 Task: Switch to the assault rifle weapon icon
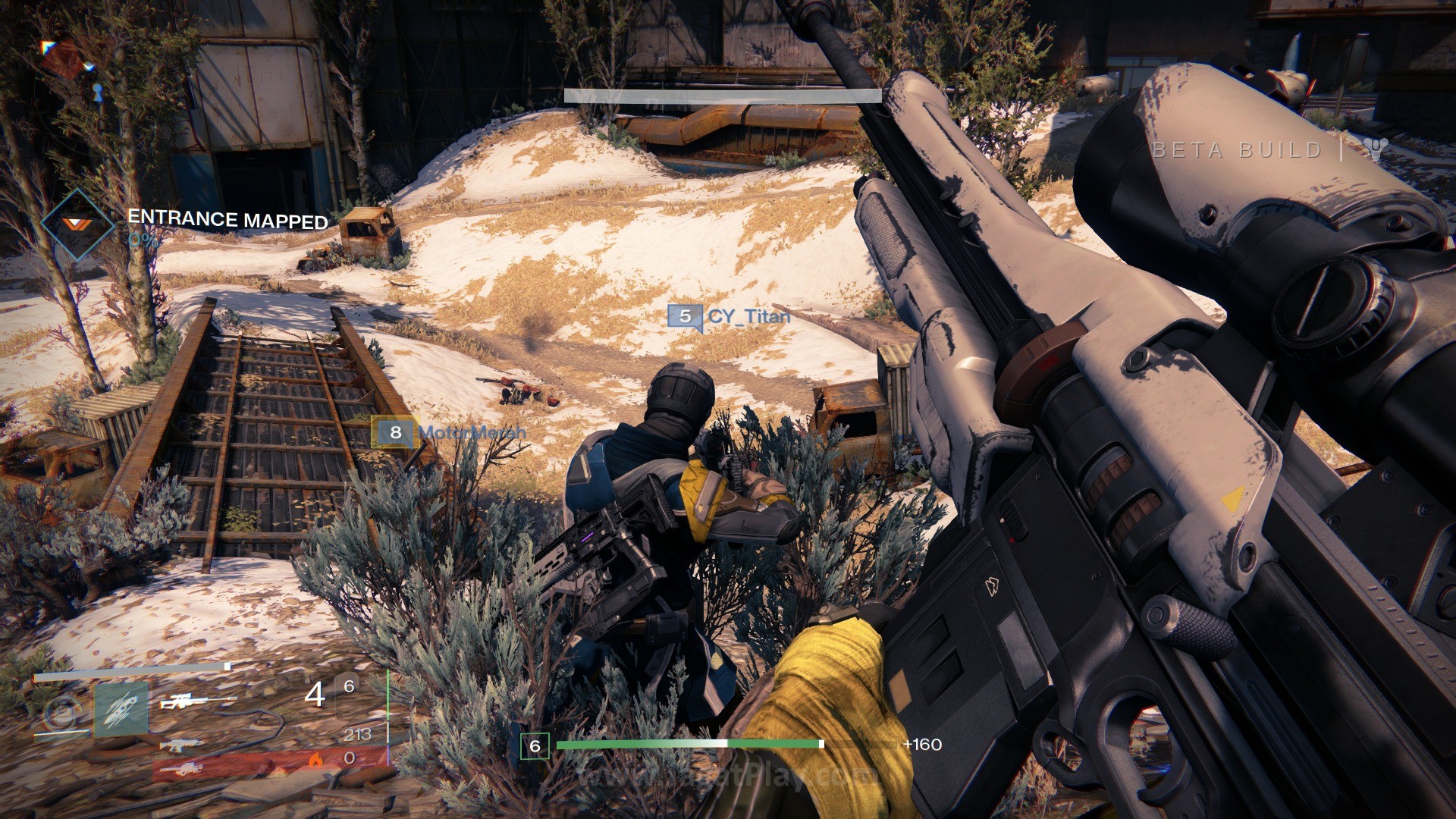click(182, 745)
